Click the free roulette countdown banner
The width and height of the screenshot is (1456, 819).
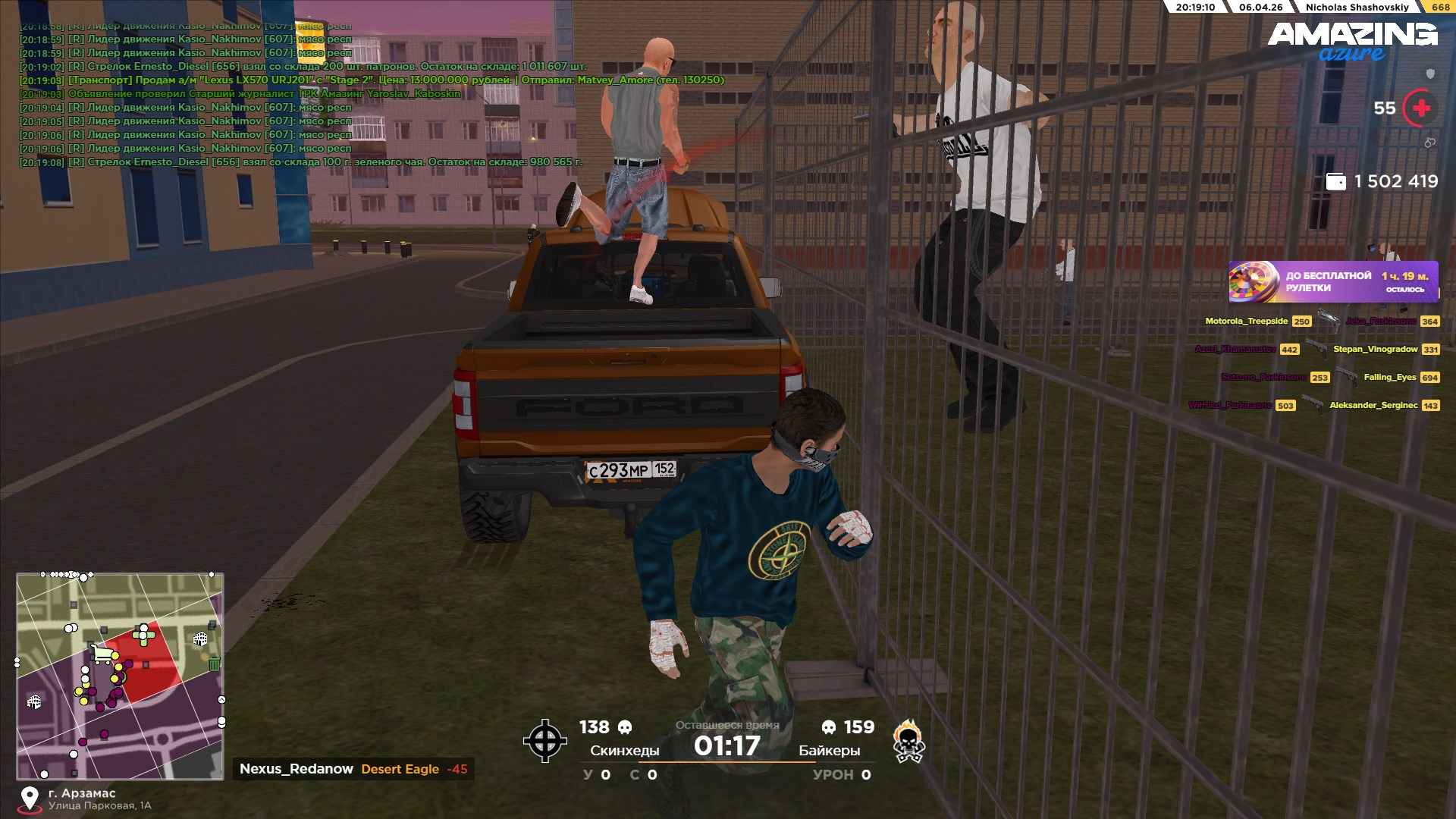[x=1333, y=282]
